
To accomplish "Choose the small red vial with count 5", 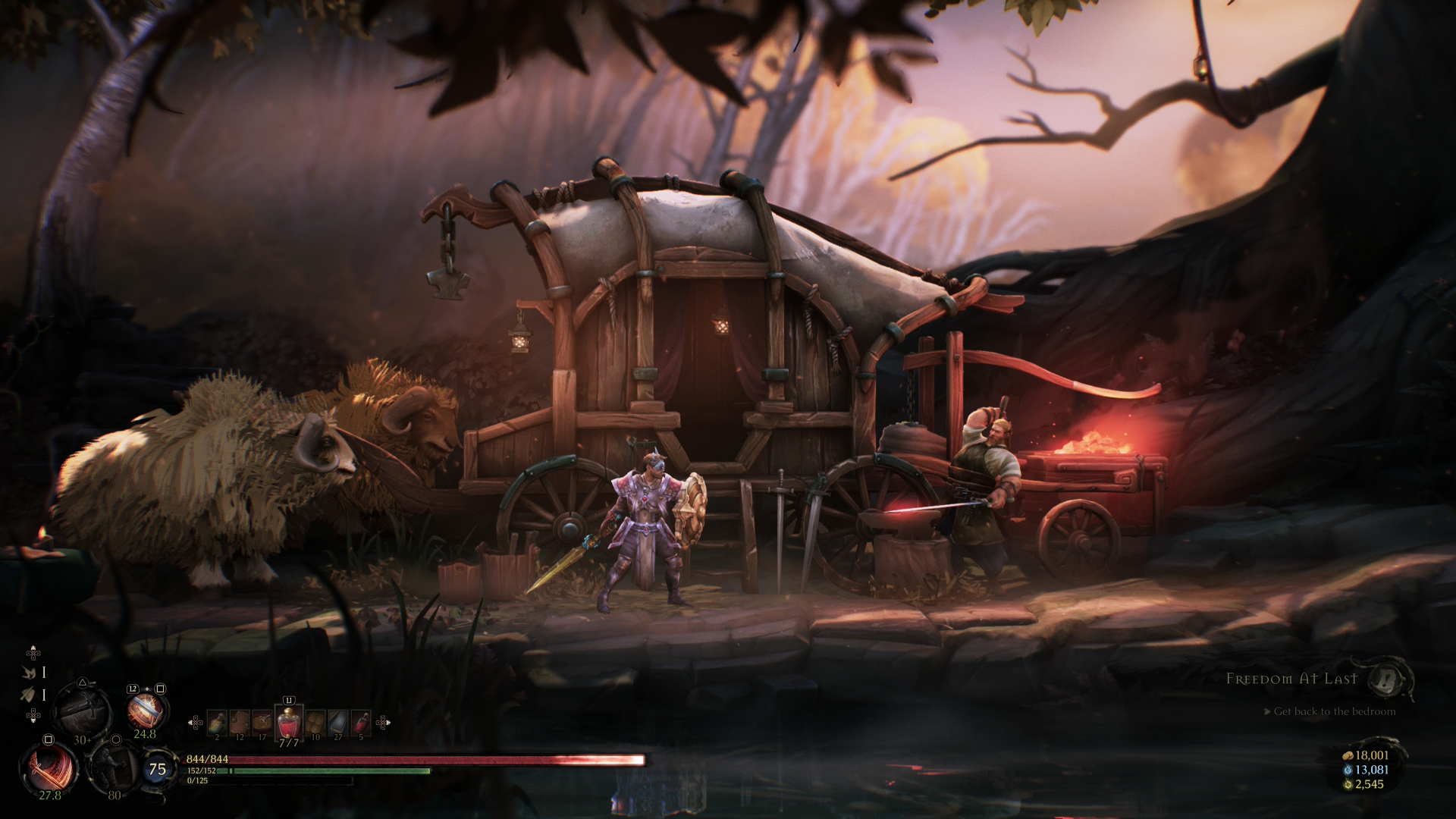I will (361, 722).
